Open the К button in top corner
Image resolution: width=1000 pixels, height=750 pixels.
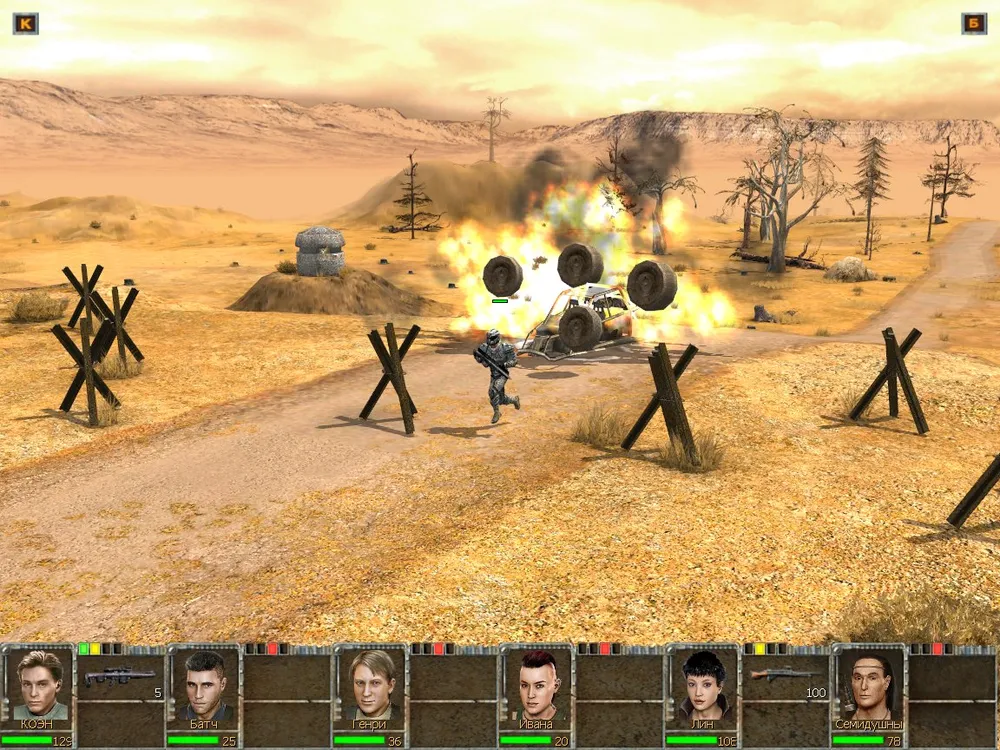(x=25, y=23)
